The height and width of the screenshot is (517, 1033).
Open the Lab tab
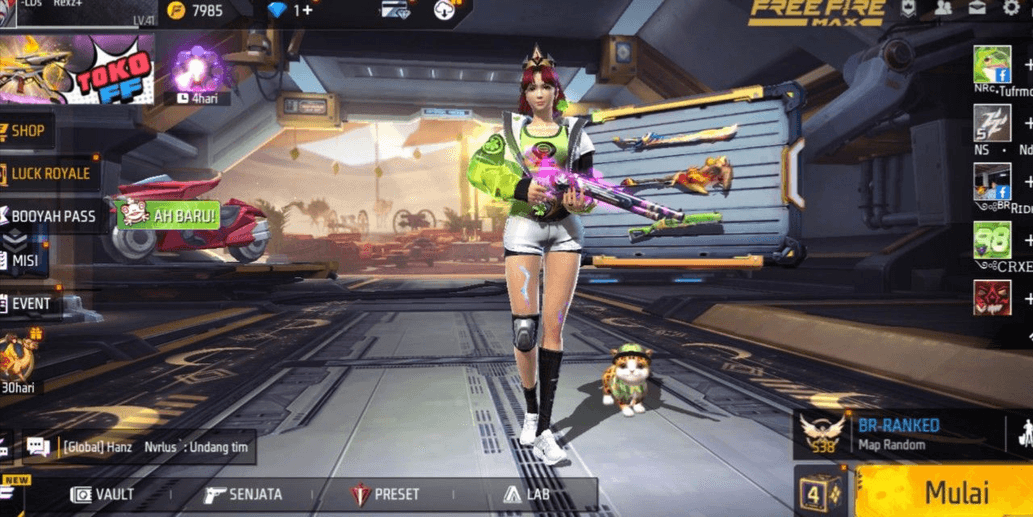point(527,494)
